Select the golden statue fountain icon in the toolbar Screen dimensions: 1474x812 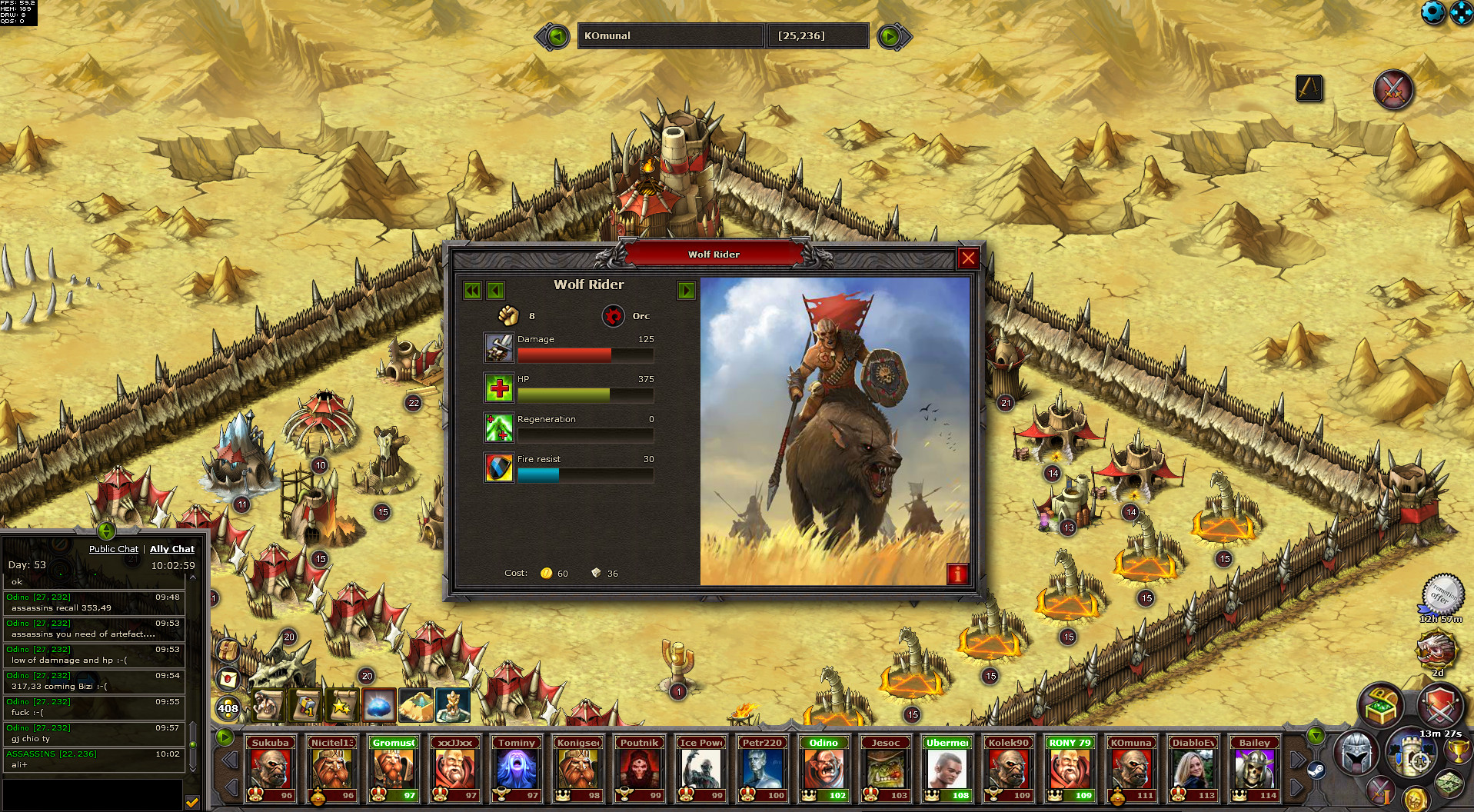(453, 705)
